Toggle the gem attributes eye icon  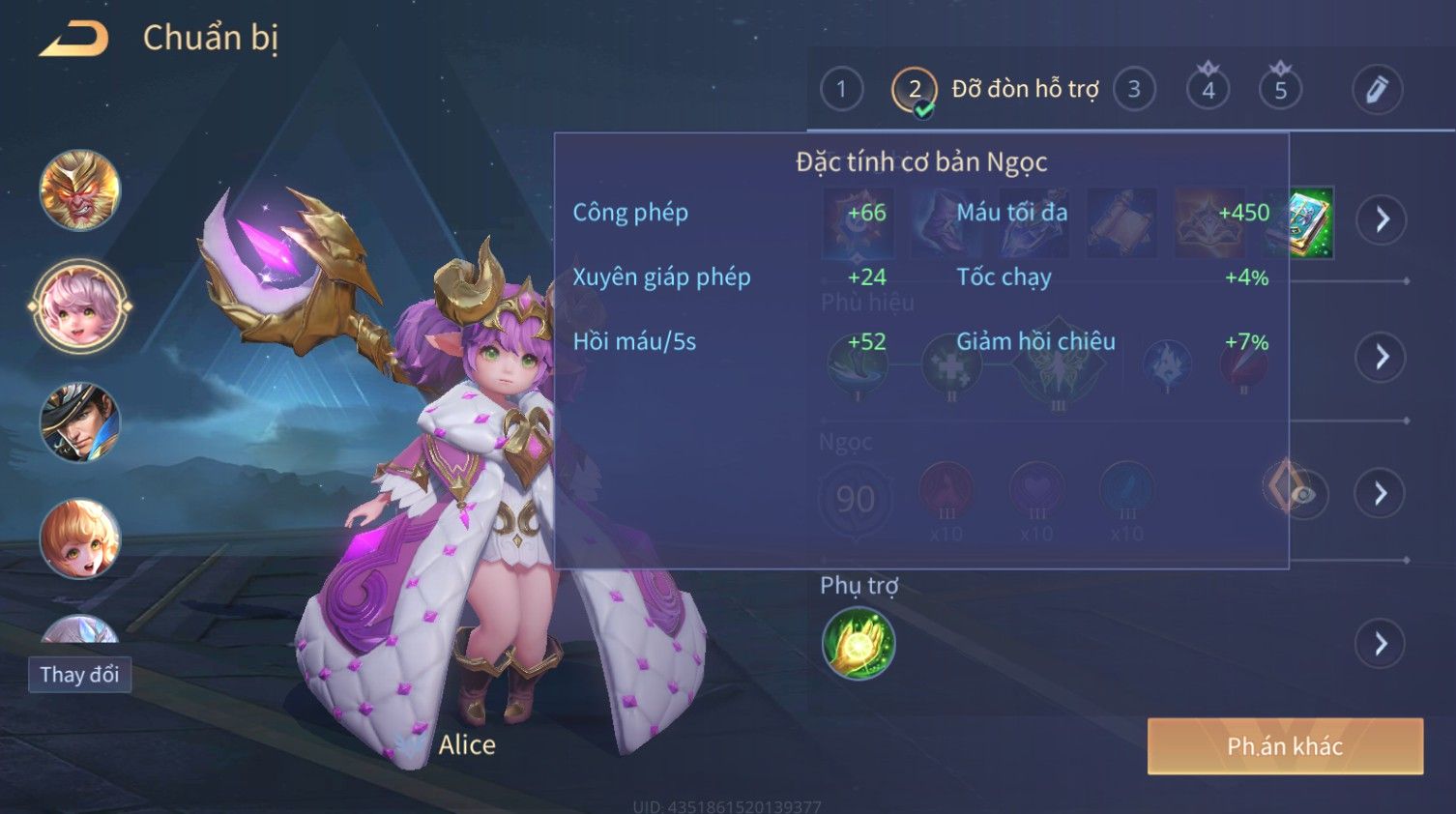[1302, 494]
